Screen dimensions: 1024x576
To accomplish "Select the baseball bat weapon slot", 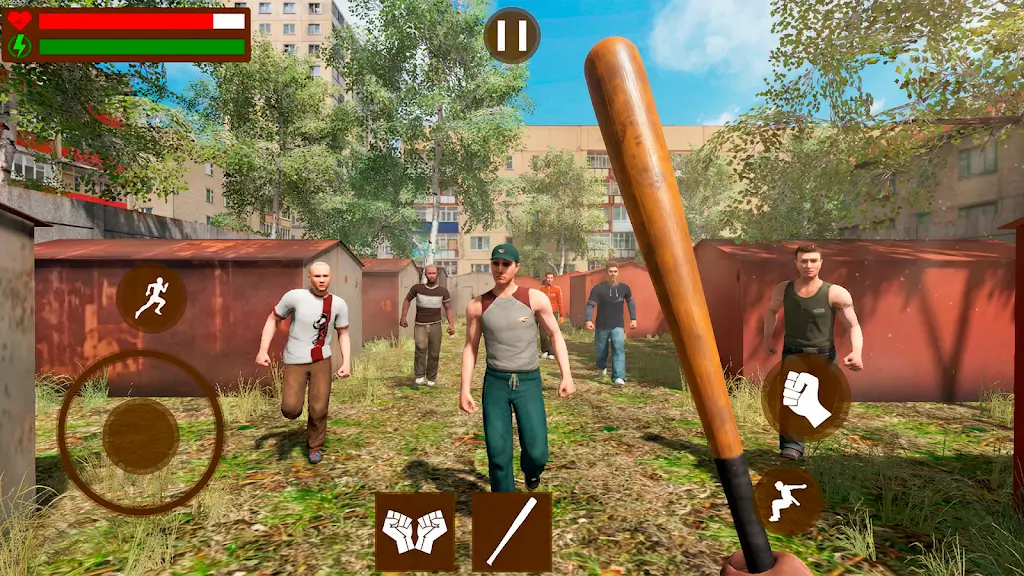I will click(511, 531).
